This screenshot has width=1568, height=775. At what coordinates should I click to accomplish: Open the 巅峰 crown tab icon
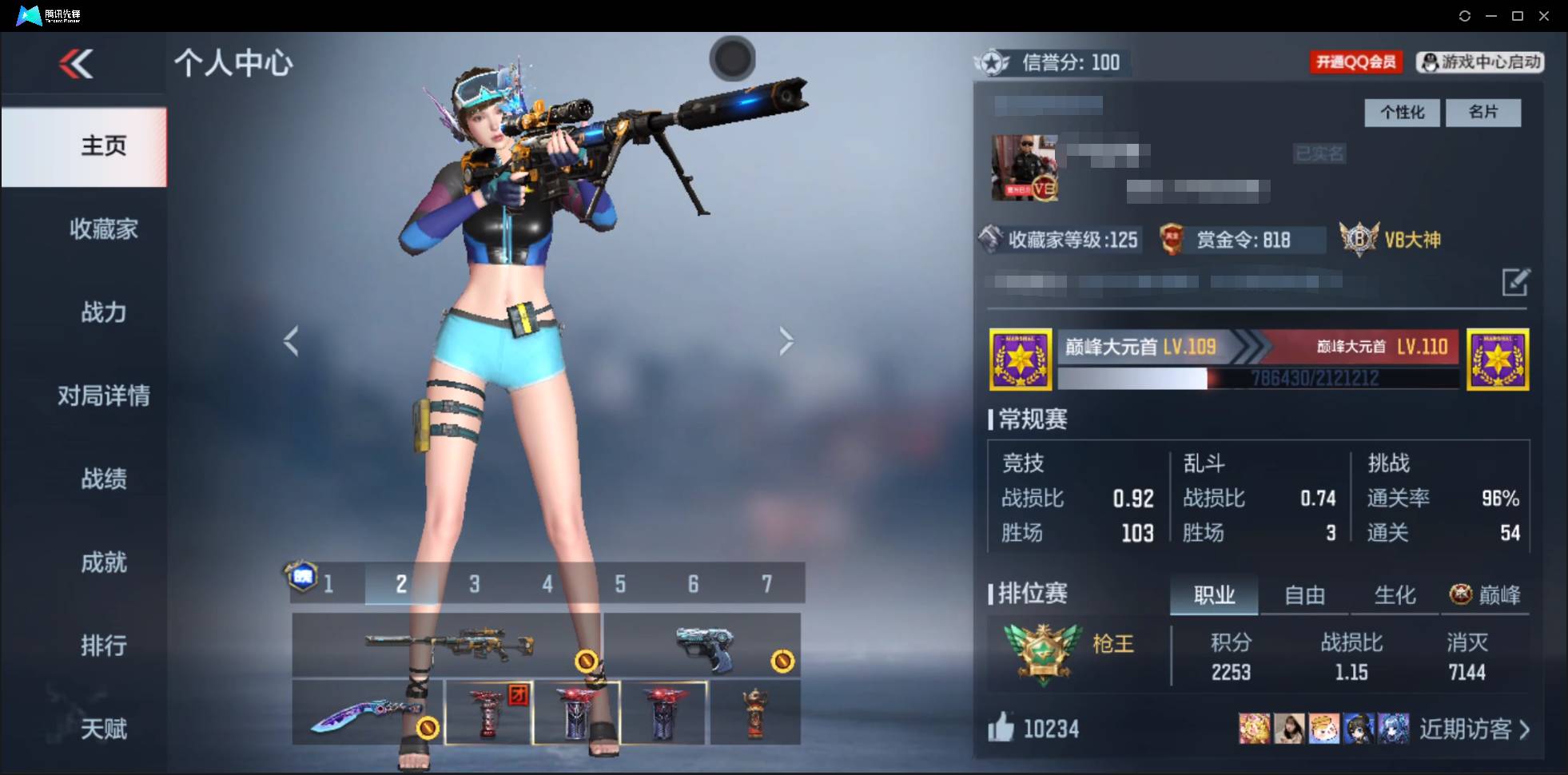[x=1461, y=594]
